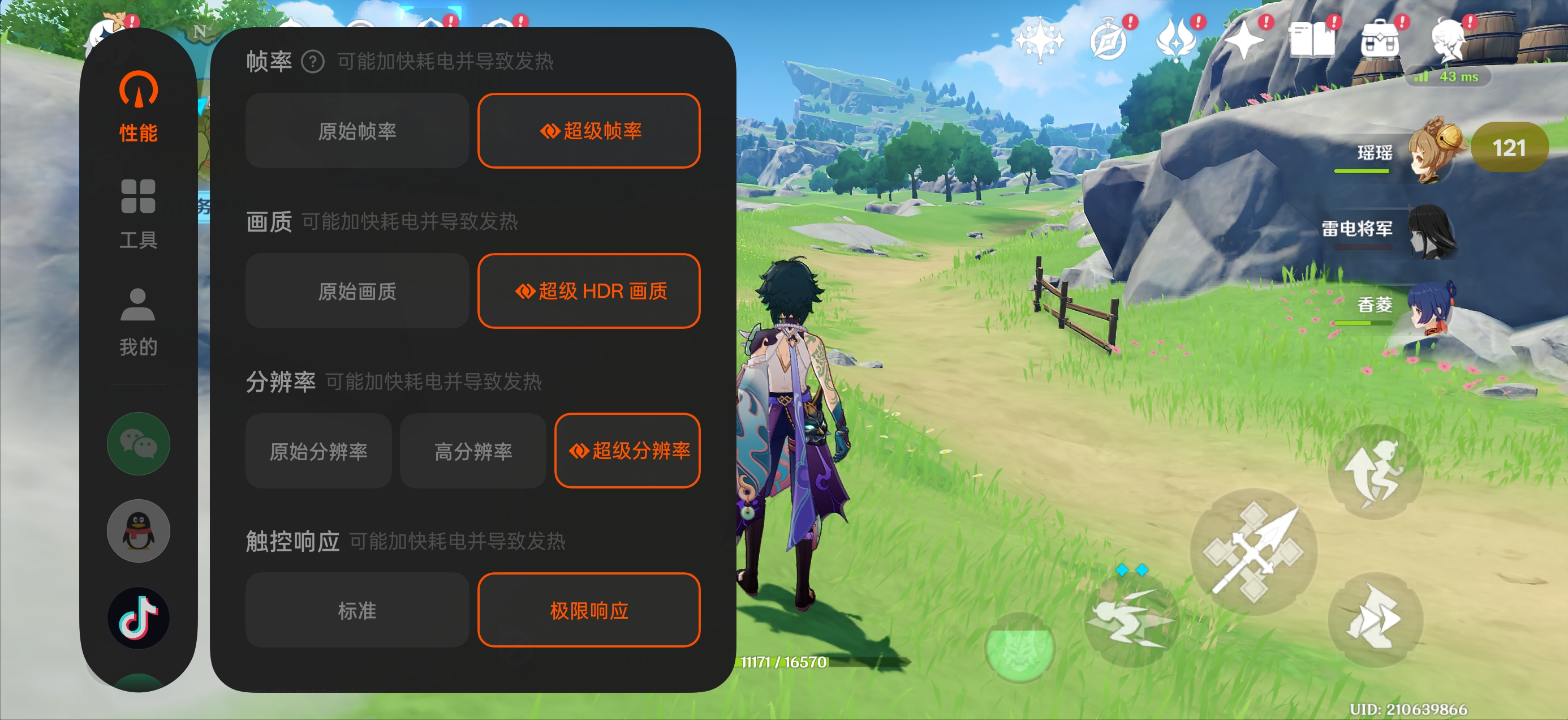
Task: Select 原始帧率 original frame rate
Action: coord(357,131)
